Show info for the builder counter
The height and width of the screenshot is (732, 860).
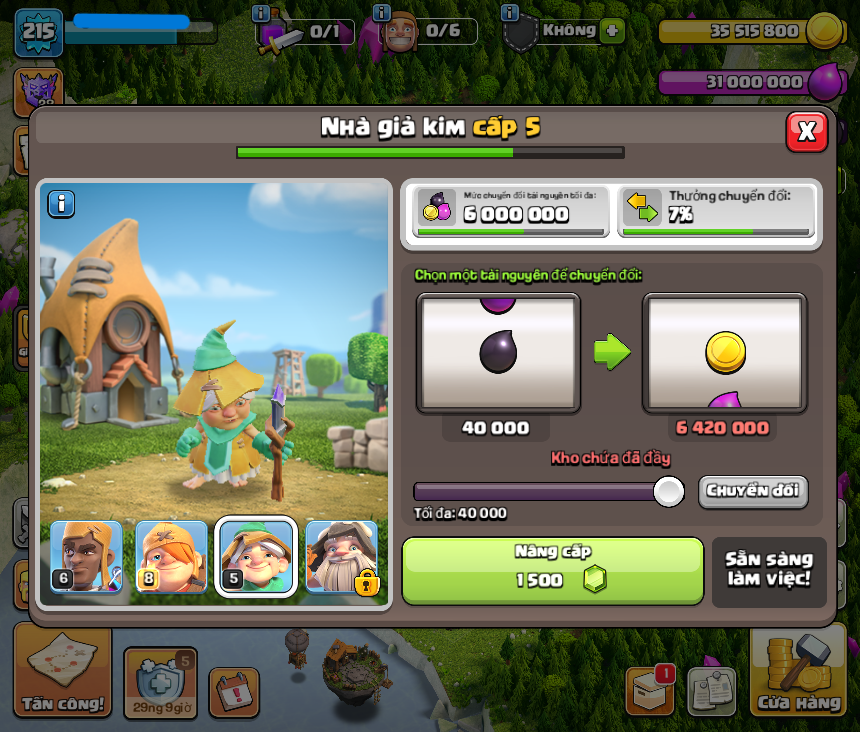click(382, 13)
